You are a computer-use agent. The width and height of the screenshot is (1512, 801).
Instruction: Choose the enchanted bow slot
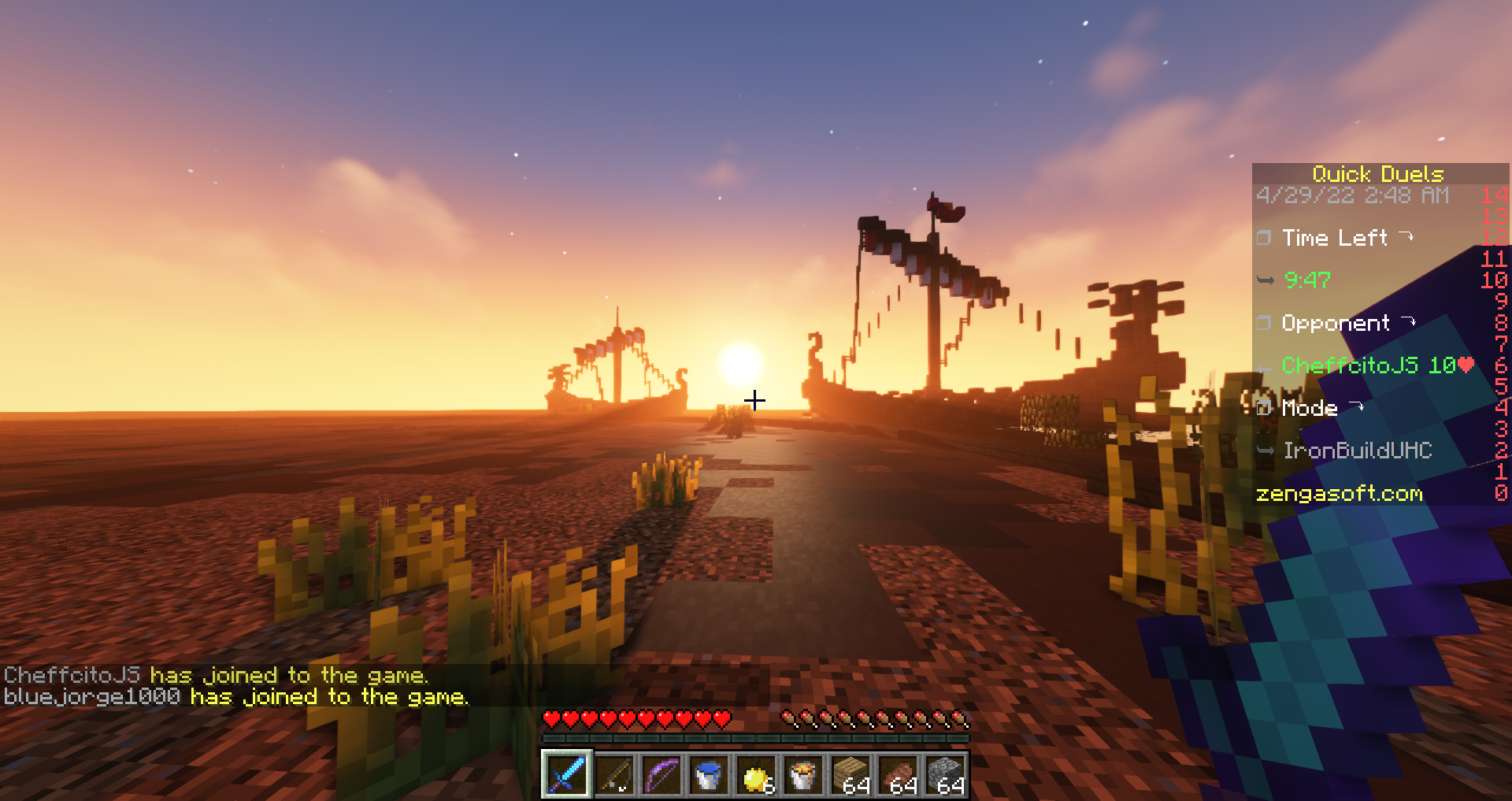click(x=661, y=775)
